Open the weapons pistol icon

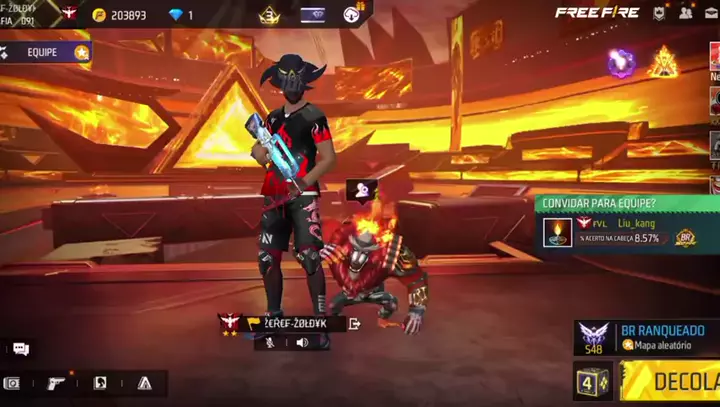coord(56,383)
